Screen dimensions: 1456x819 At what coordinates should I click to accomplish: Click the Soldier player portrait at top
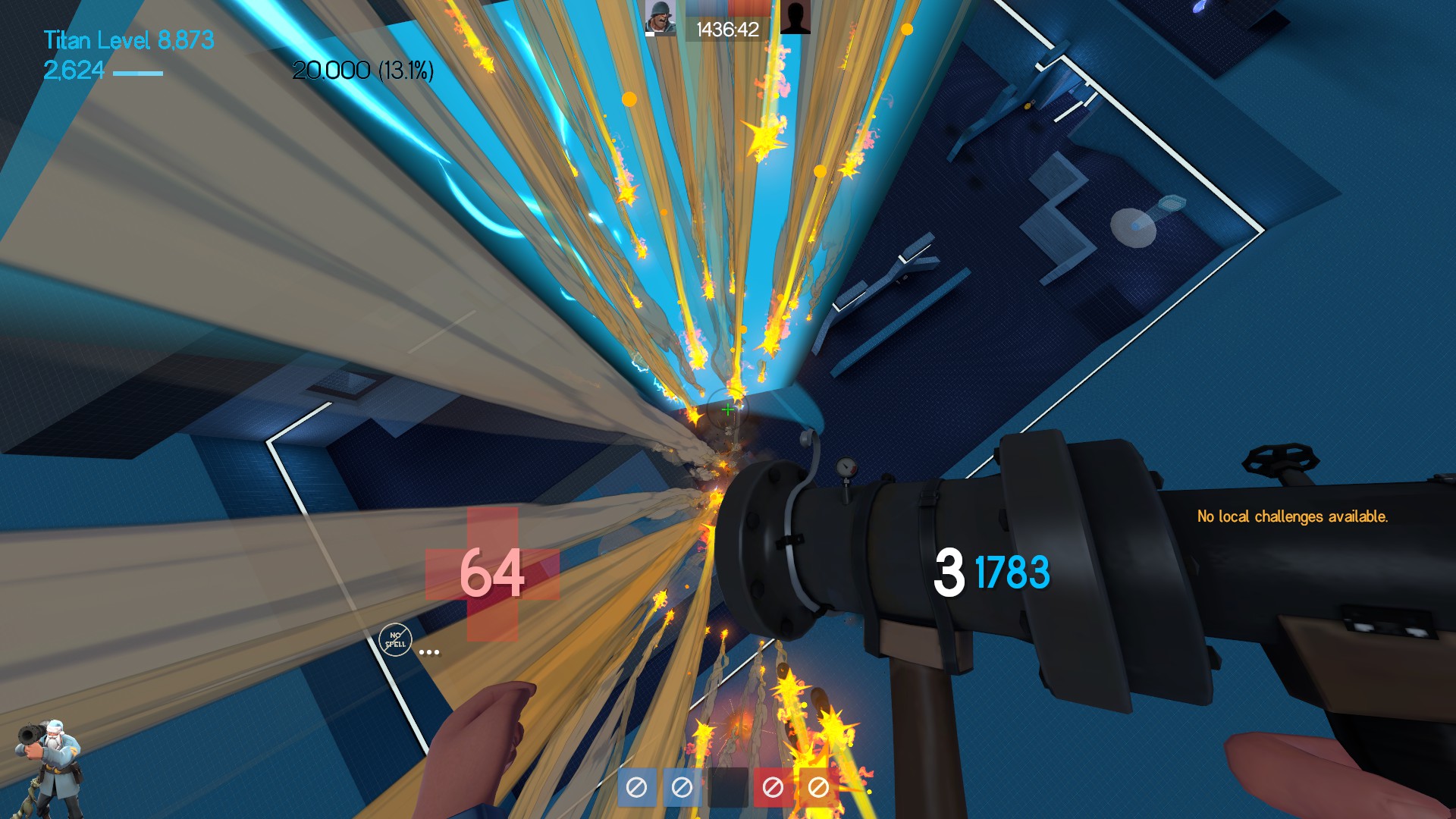pyautogui.click(x=660, y=17)
